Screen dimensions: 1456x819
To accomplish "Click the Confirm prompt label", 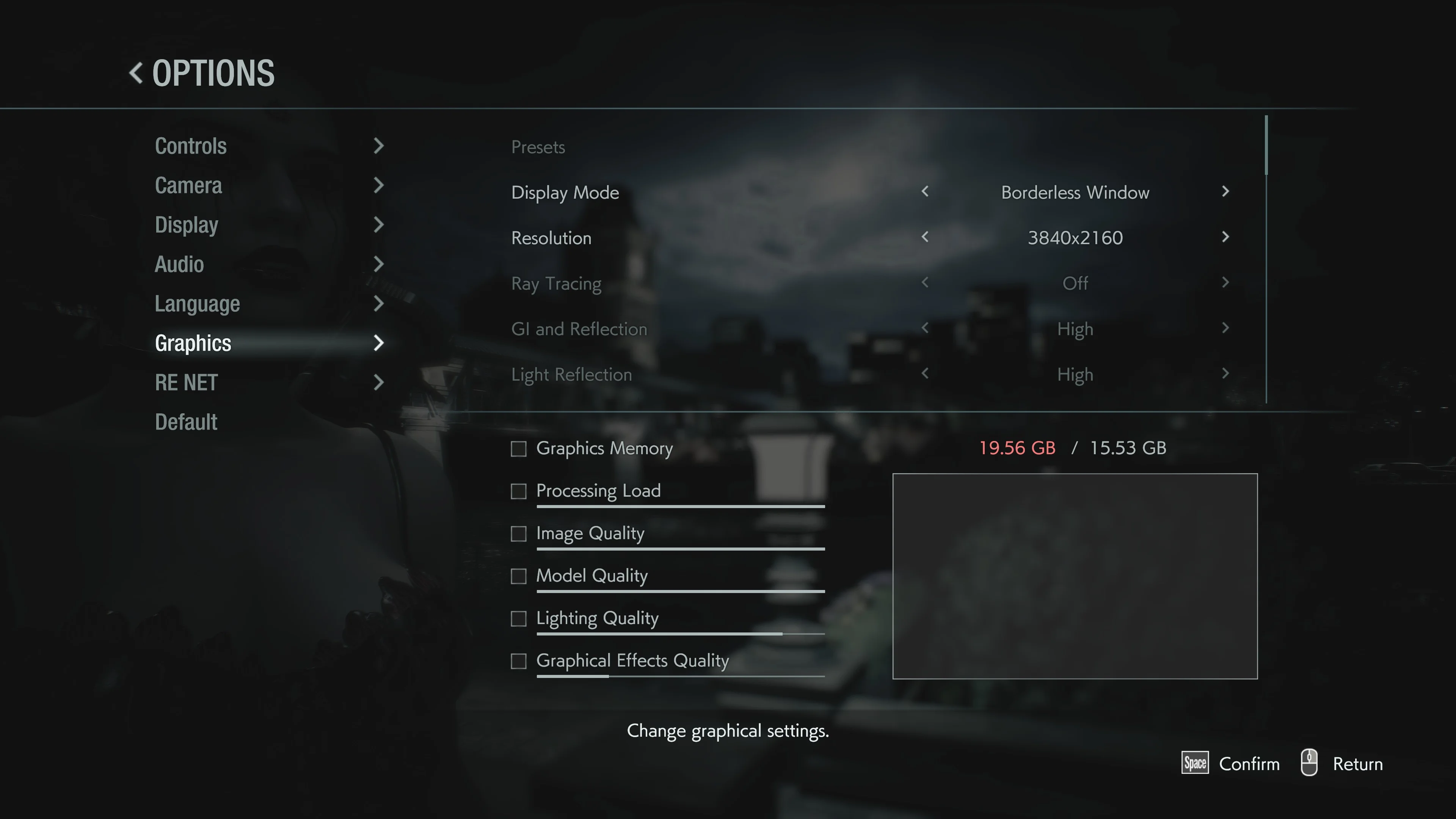I will coord(1249,764).
